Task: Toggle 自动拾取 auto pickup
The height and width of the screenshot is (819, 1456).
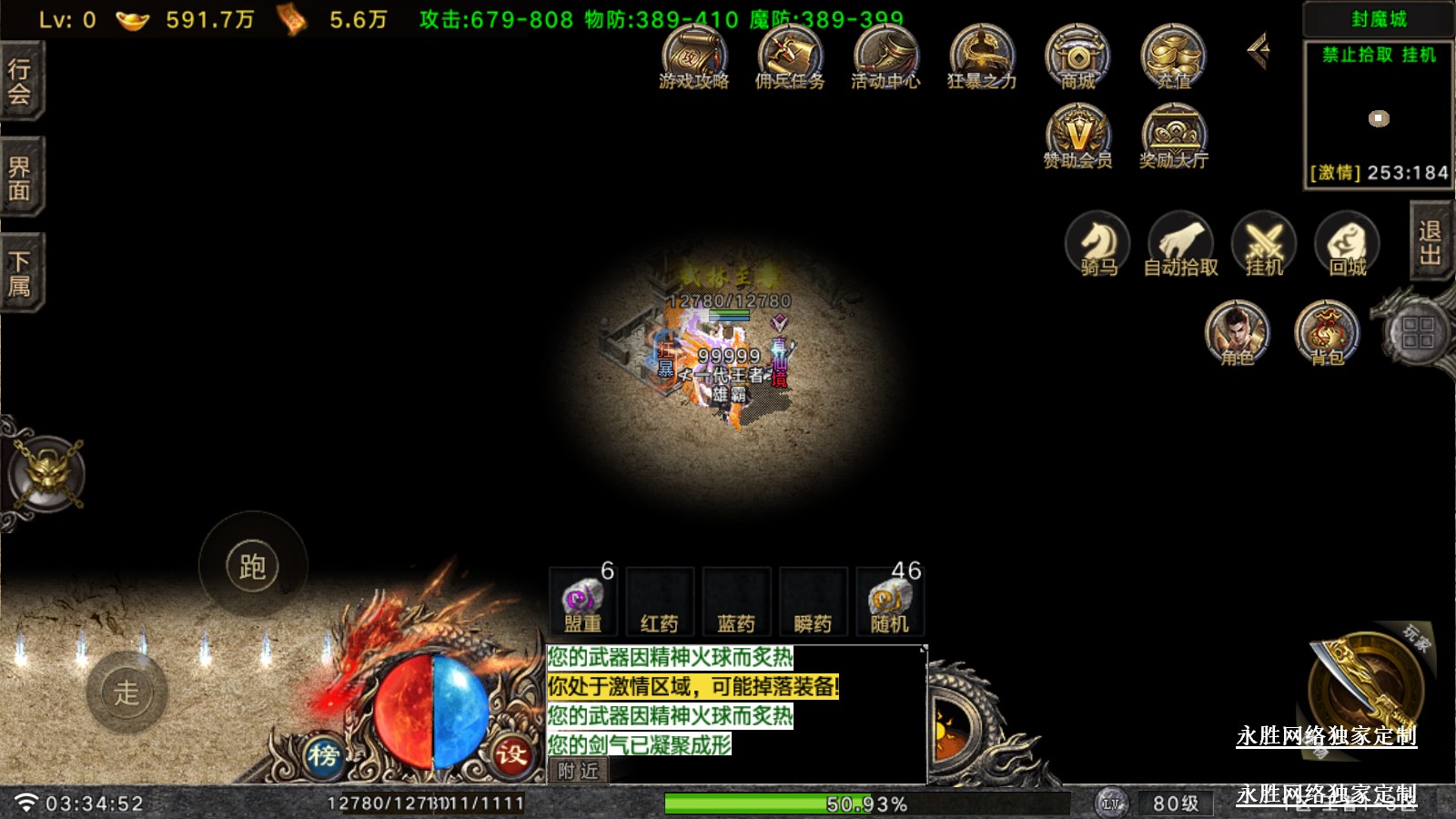Action: (1180, 244)
